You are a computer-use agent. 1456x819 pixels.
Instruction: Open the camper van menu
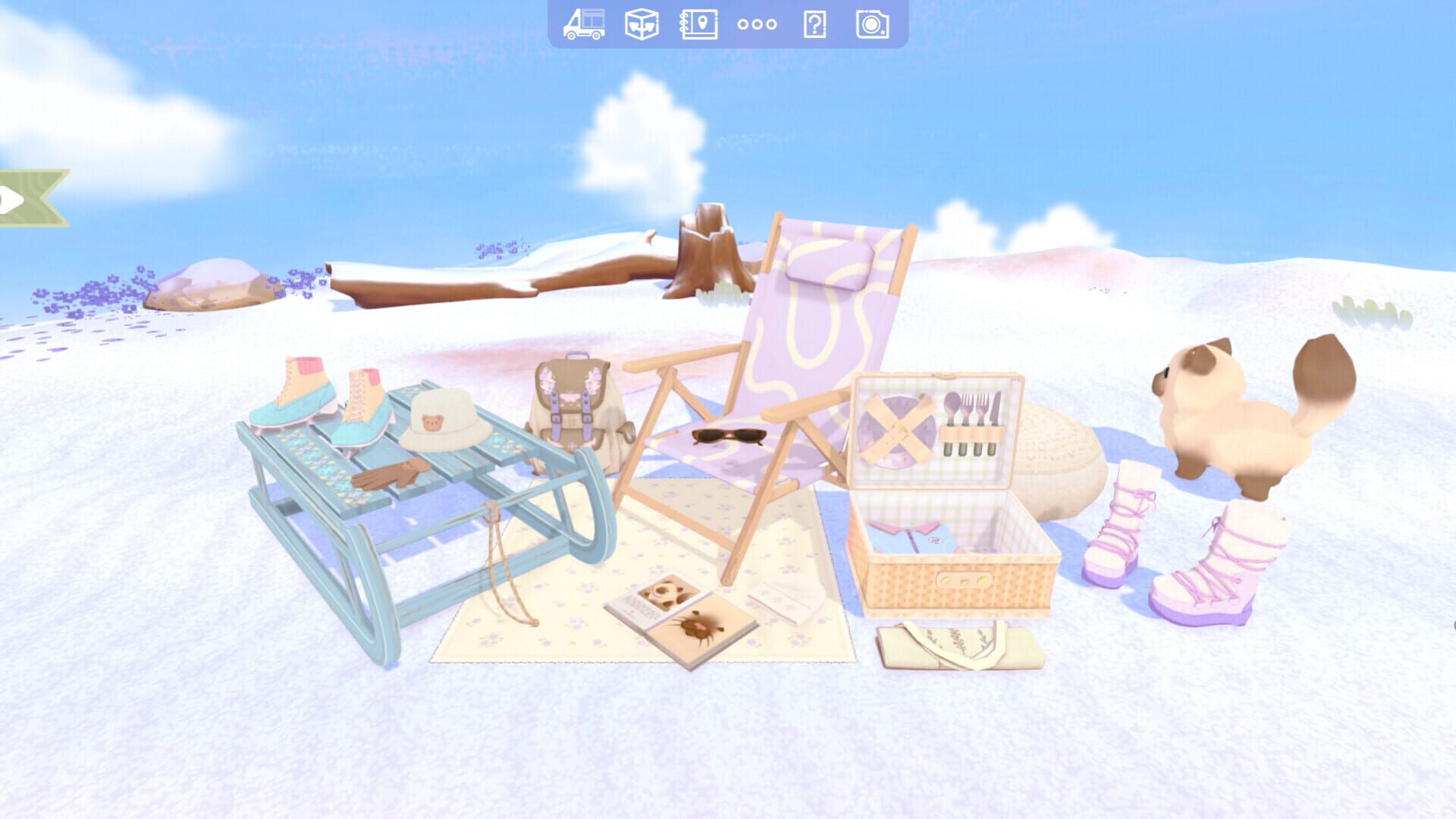click(x=584, y=24)
